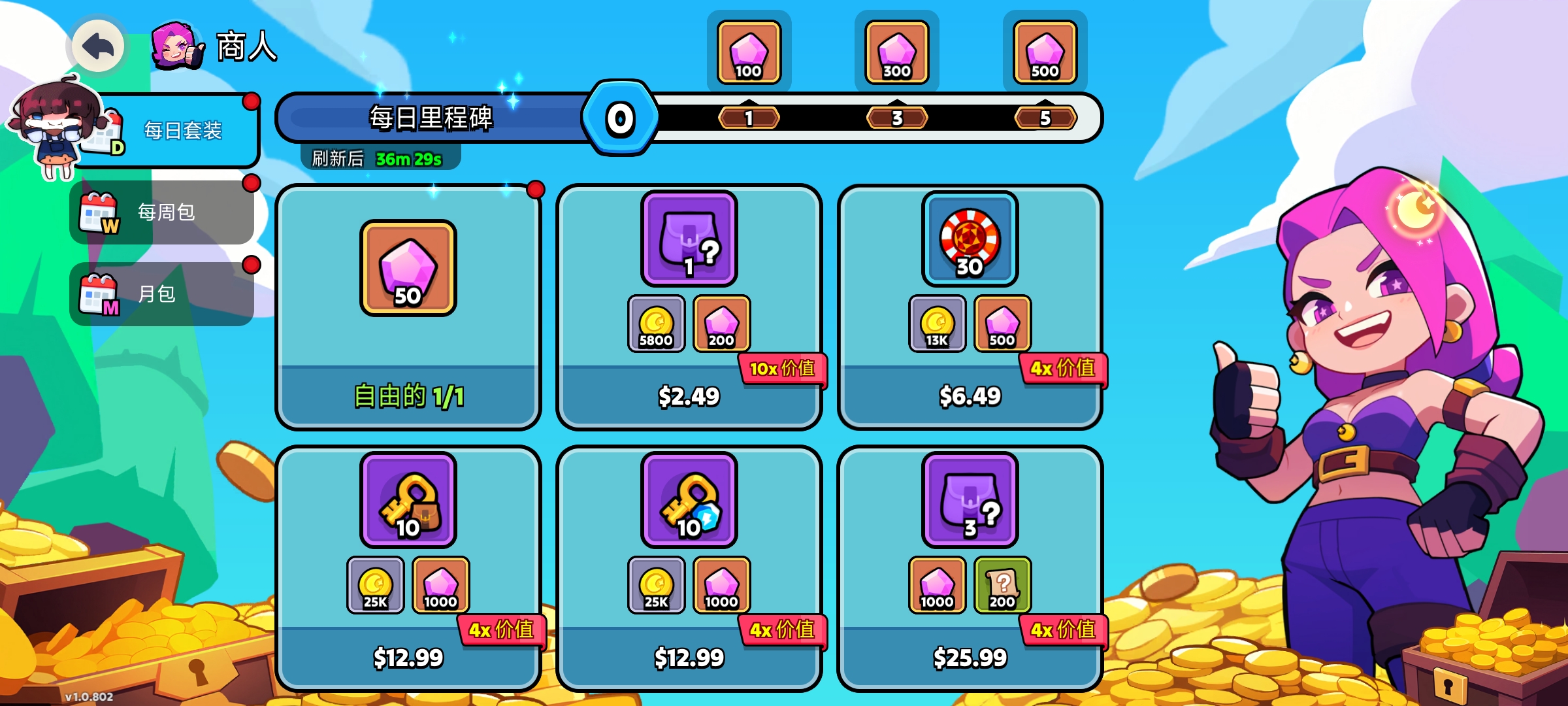This screenshot has height=706, width=1568.
Task: Inspect the key and blue gem 10 icon
Action: tap(689, 501)
